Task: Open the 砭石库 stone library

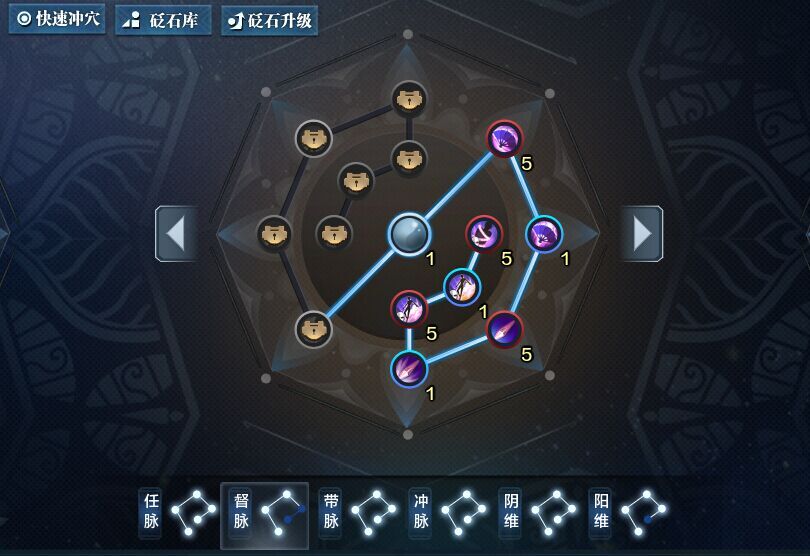Action: coord(160,20)
